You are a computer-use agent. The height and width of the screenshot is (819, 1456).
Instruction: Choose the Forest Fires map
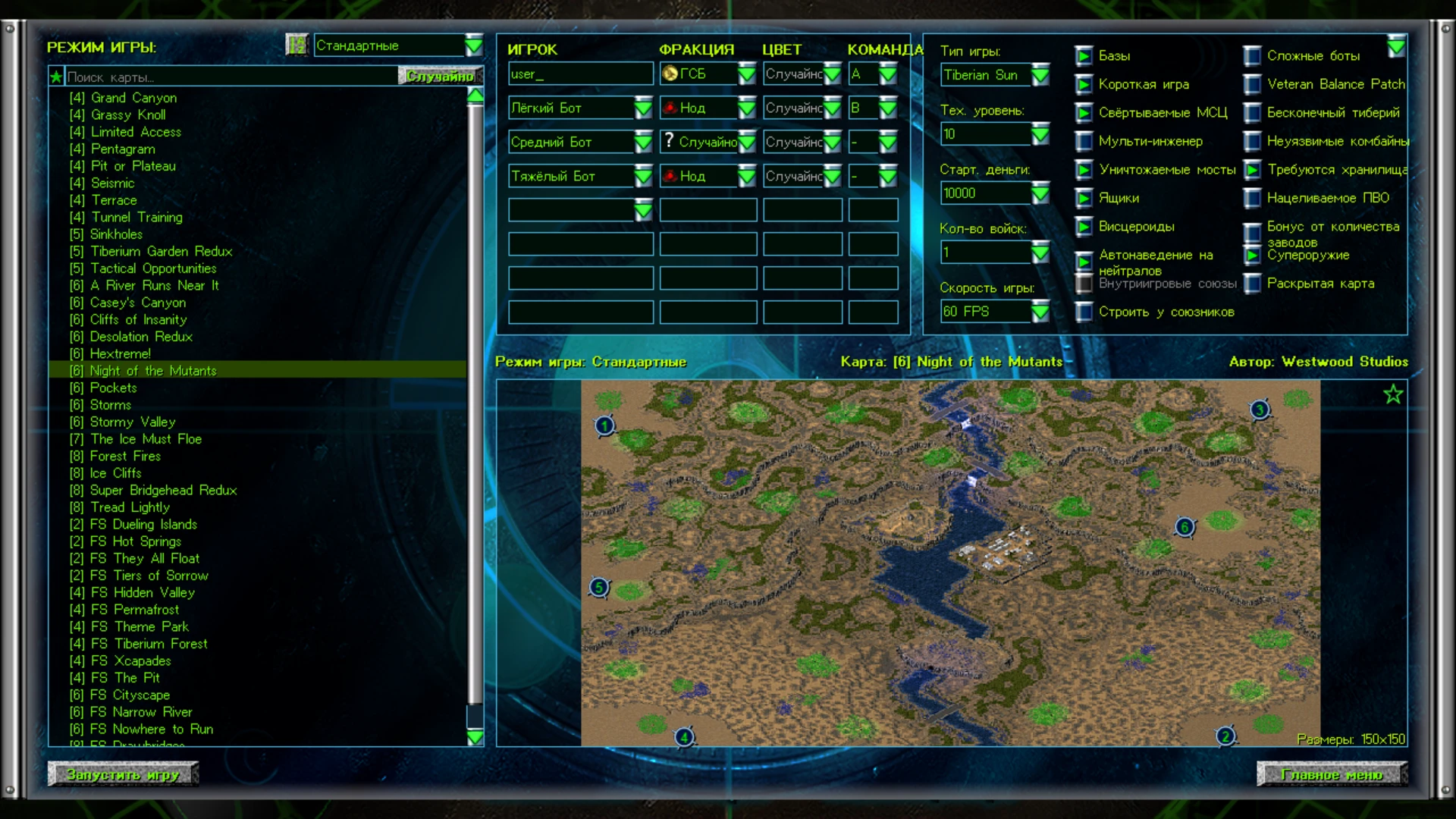coord(125,456)
